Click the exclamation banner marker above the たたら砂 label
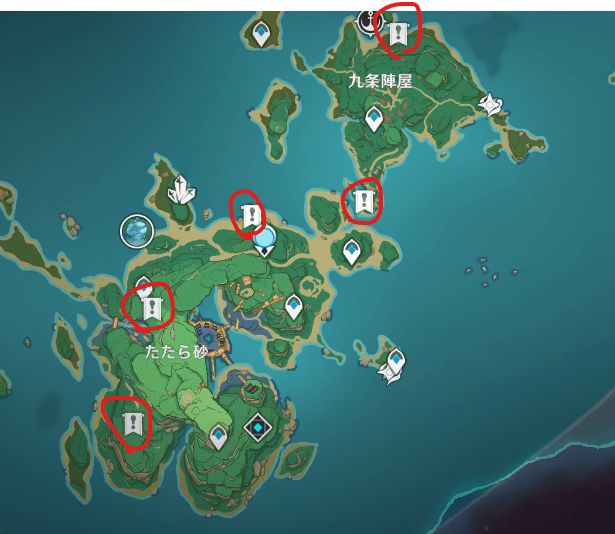The image size is (615, 534). pyautogui.click(x=152, y=308)
